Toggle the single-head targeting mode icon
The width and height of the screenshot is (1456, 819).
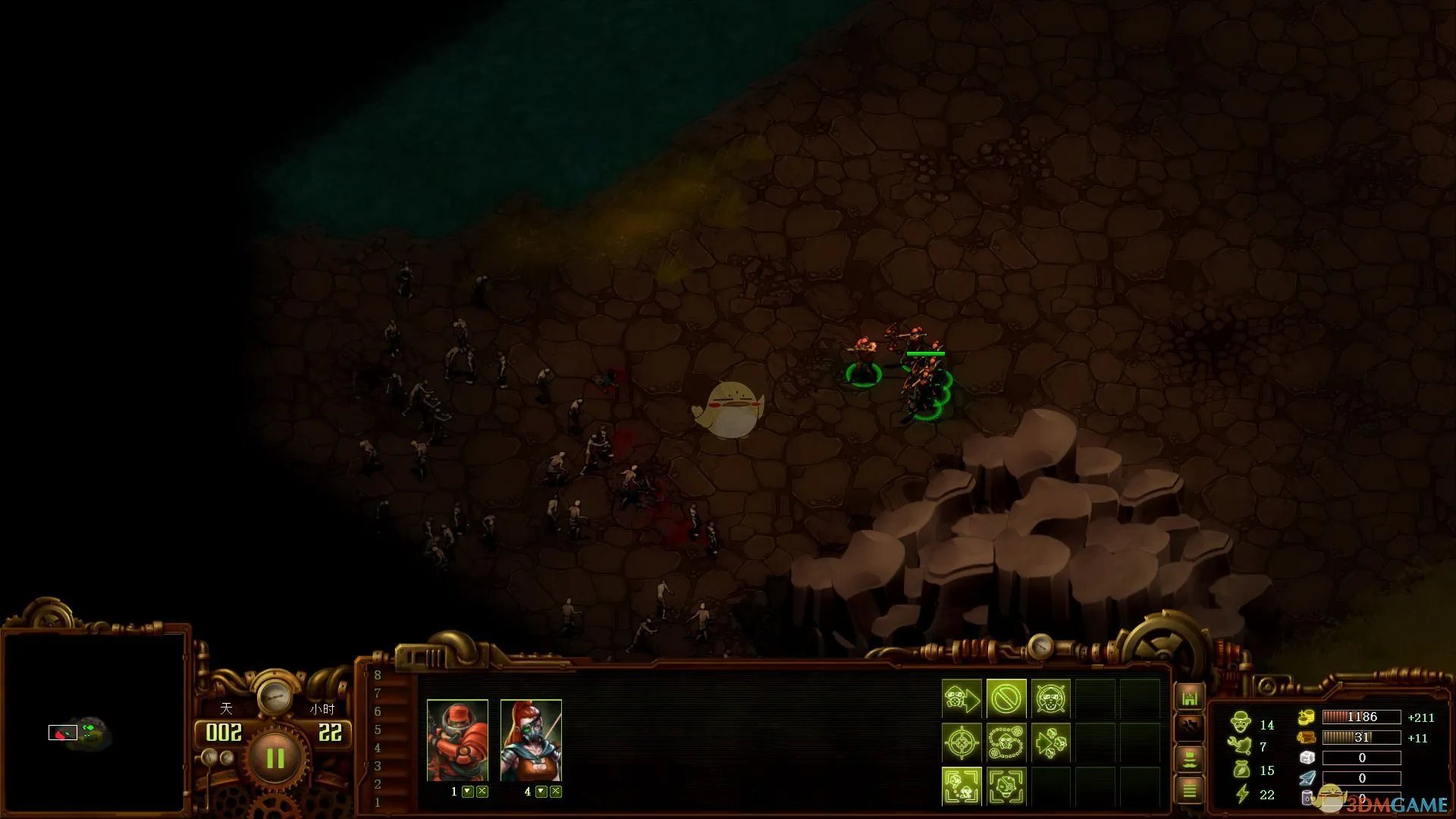tap(1006, 786)
